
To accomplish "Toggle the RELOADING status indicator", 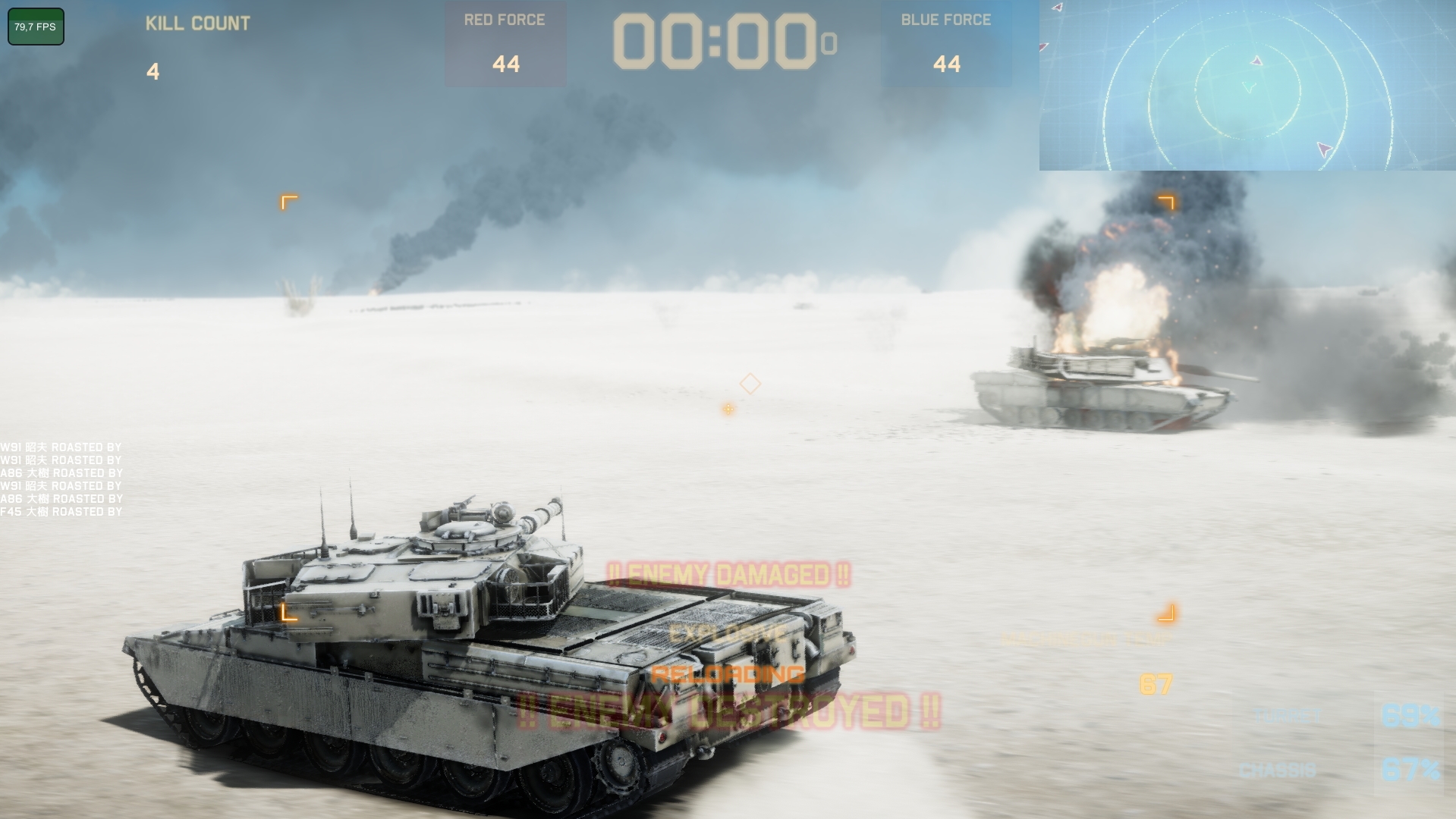I will tap(729, 674).
